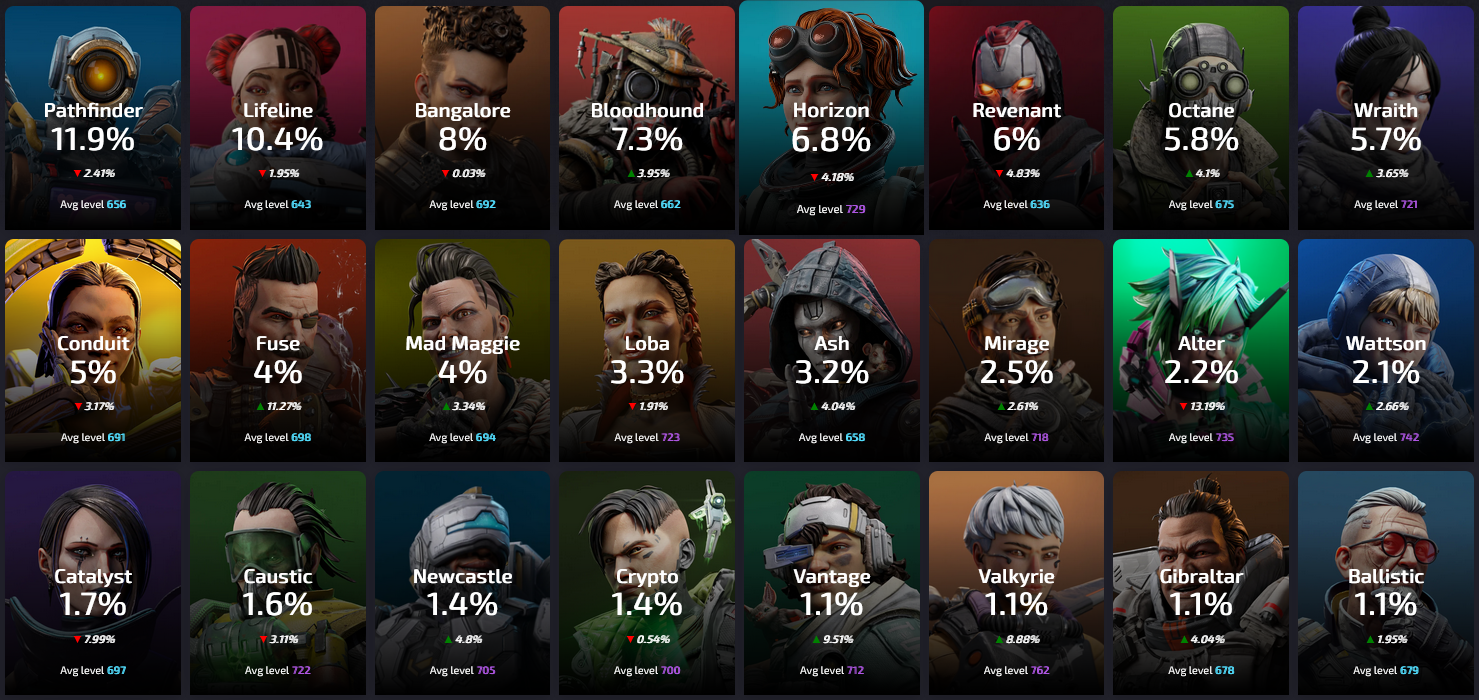Select the highlighted Horizon card
The image size is (1479, 700).
click(831, 118)
